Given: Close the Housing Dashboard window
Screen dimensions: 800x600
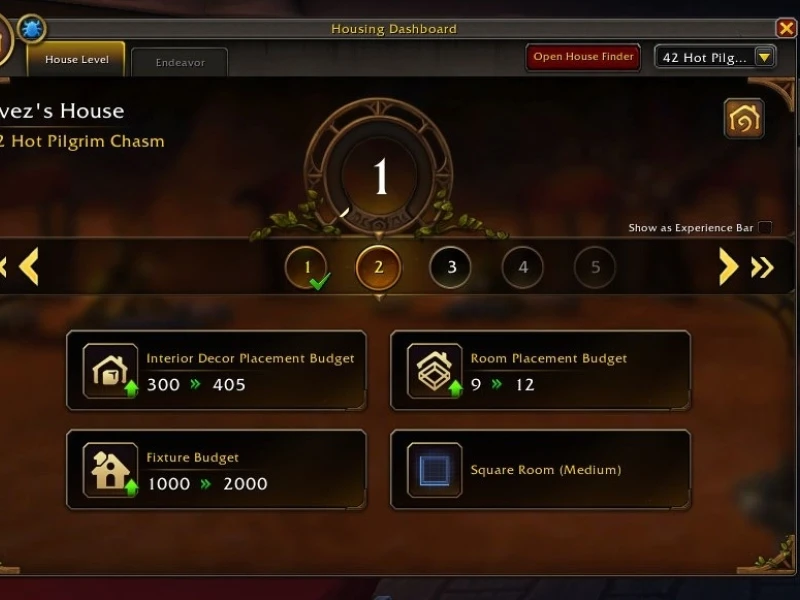Looking at the screenshot, I should [786, 28].
